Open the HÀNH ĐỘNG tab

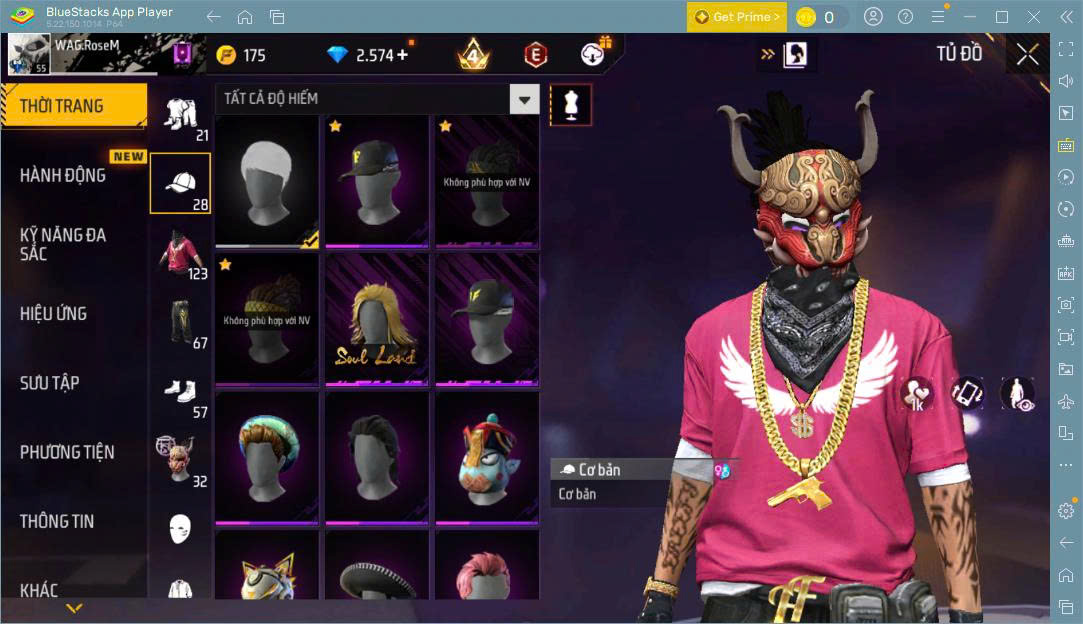63,175
